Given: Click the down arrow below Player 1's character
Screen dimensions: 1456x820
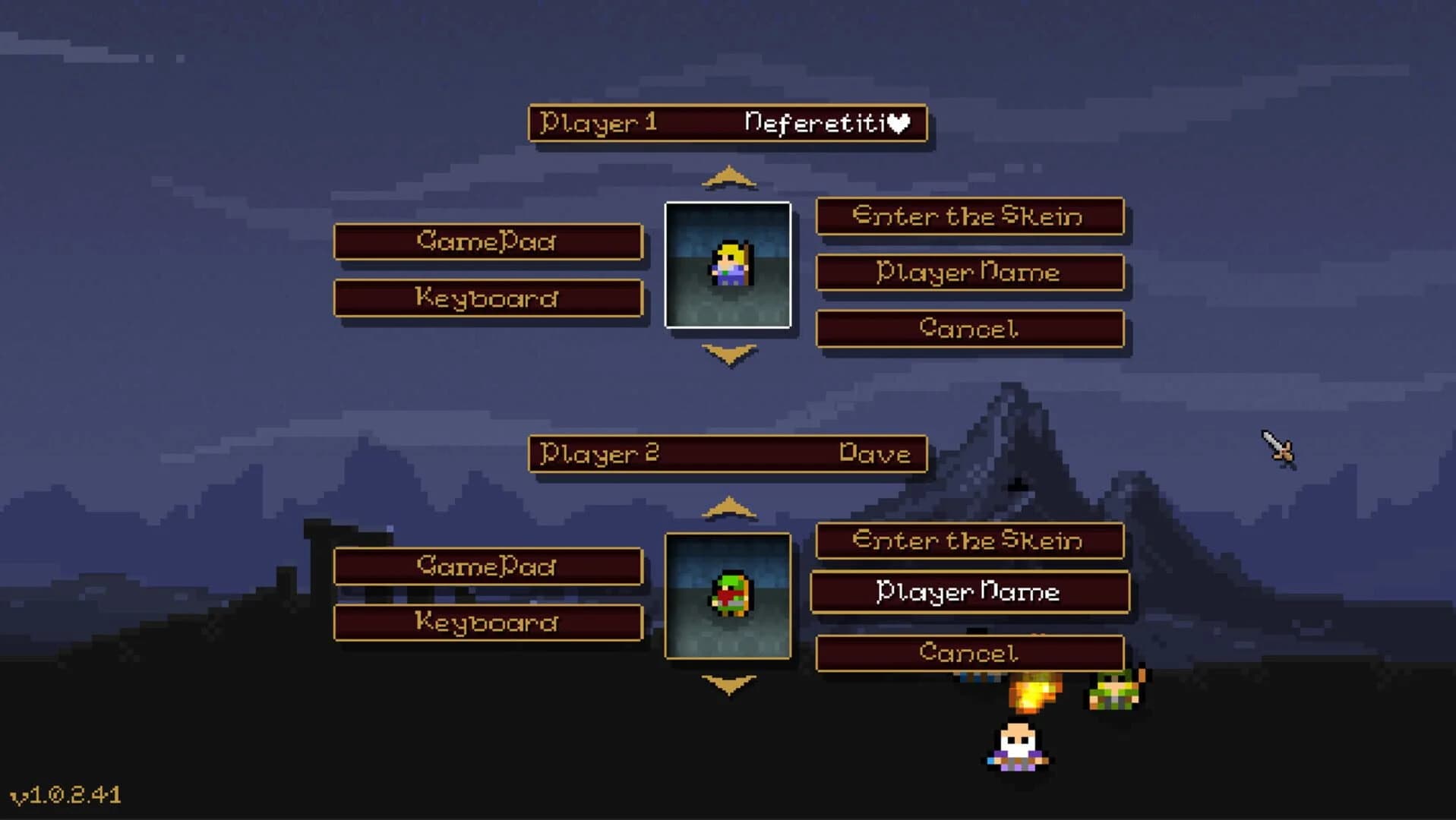Looking at the screenshot, I should [x=728, y=355].
